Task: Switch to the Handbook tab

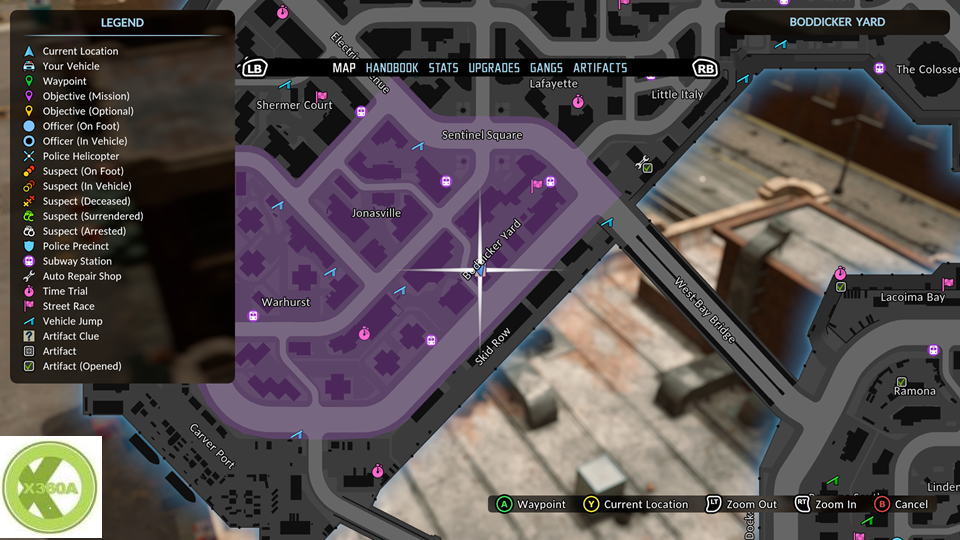Action: (392, 68)
